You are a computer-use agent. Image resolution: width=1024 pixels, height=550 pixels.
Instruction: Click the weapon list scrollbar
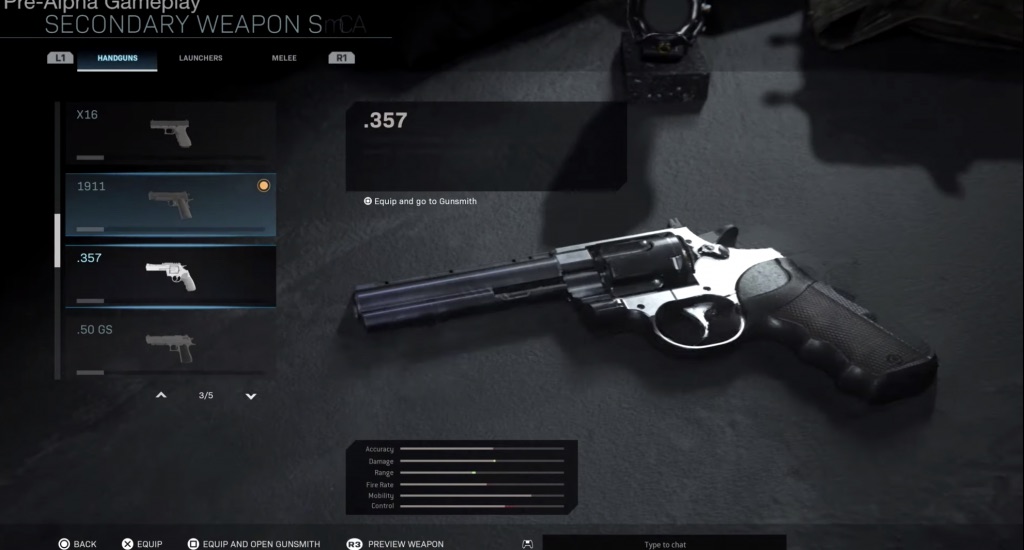(57, 240)
